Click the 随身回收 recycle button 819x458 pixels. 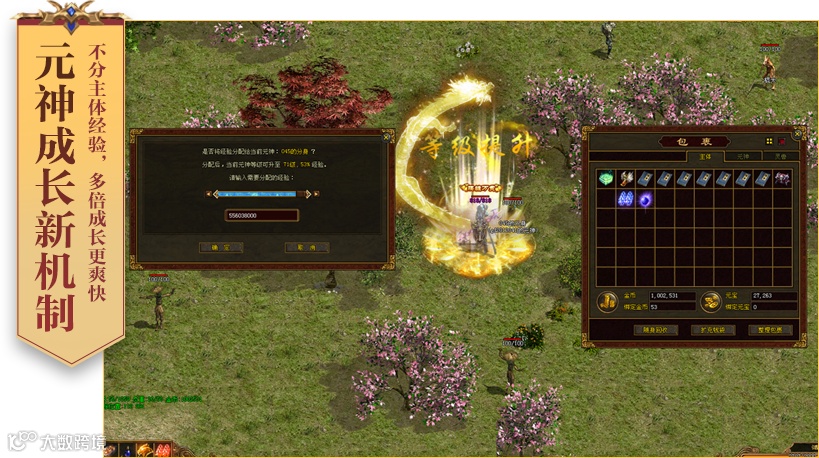655,330
